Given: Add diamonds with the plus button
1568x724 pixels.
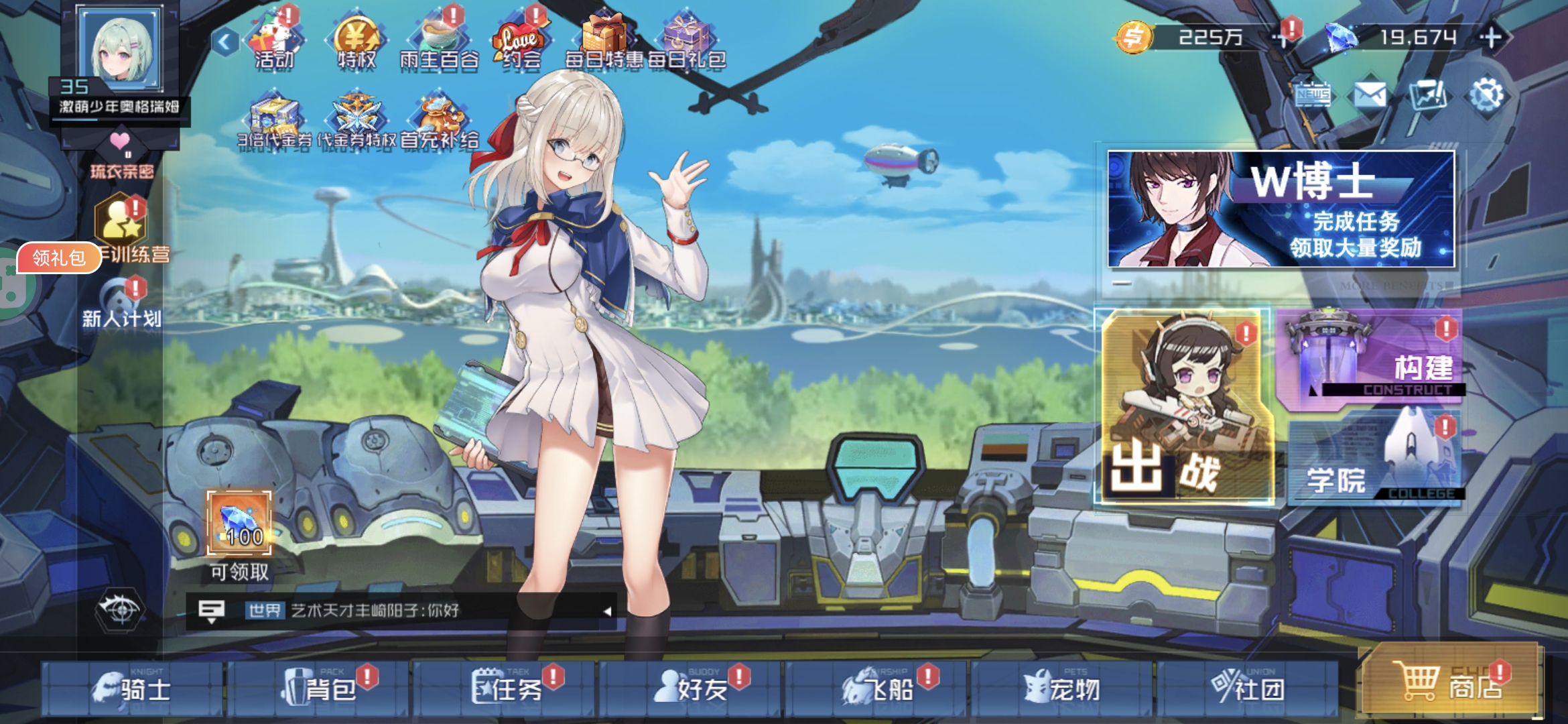Looking at the screenshot, I should coord(1492,38).
